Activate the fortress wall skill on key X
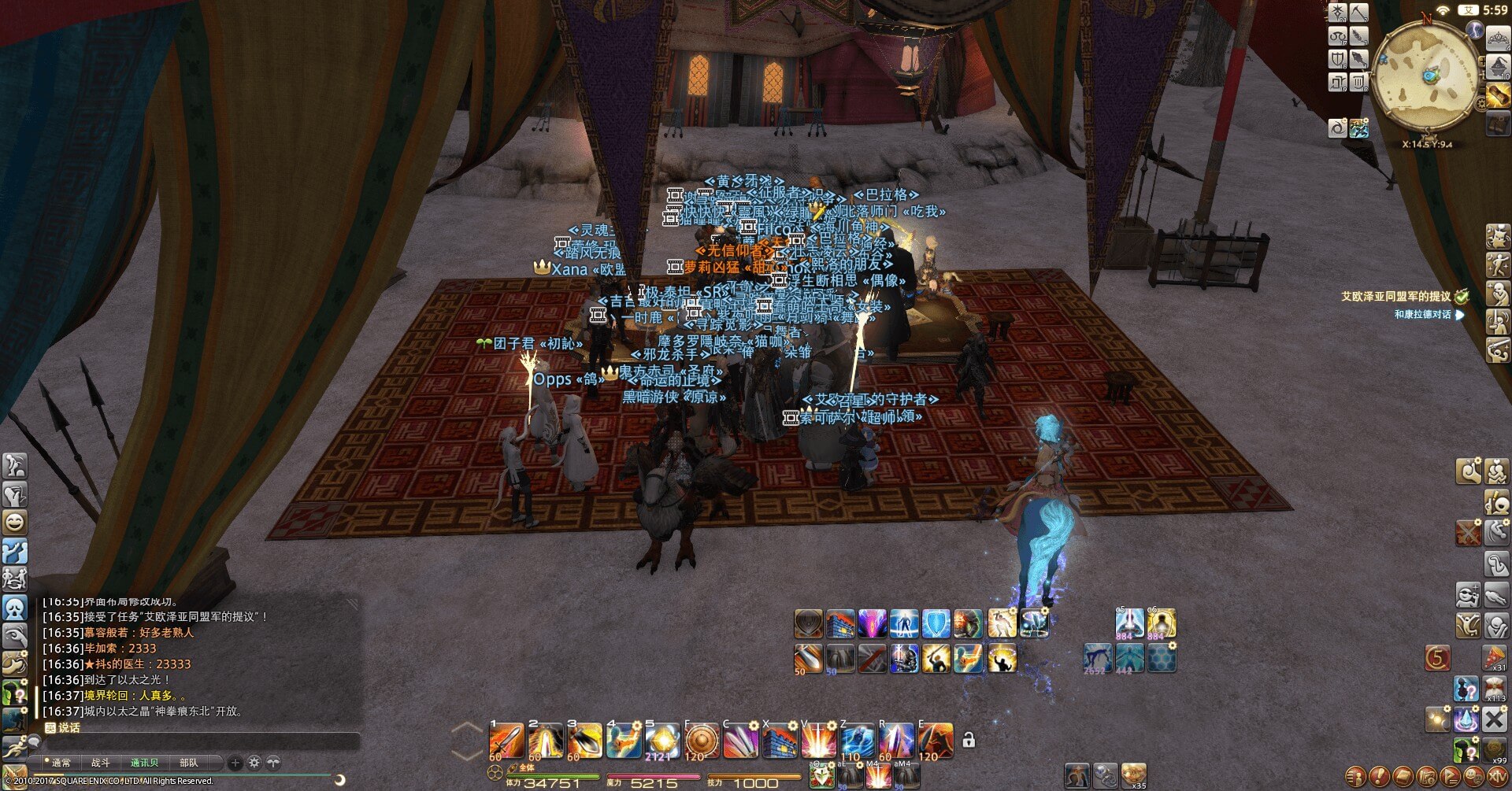The image size is (1512, 791). [779, 741]
